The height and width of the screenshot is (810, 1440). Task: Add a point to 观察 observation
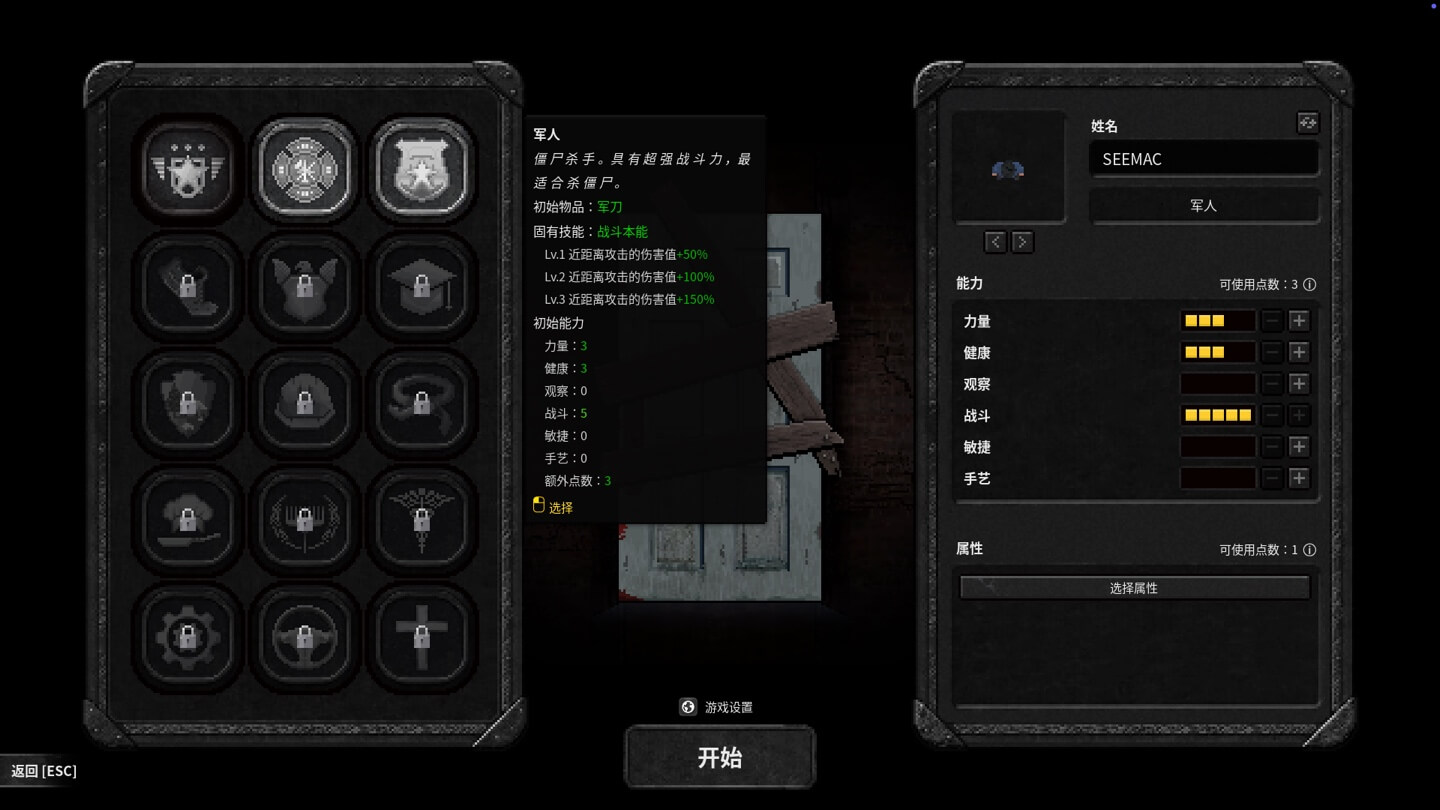coord(1299,384)
